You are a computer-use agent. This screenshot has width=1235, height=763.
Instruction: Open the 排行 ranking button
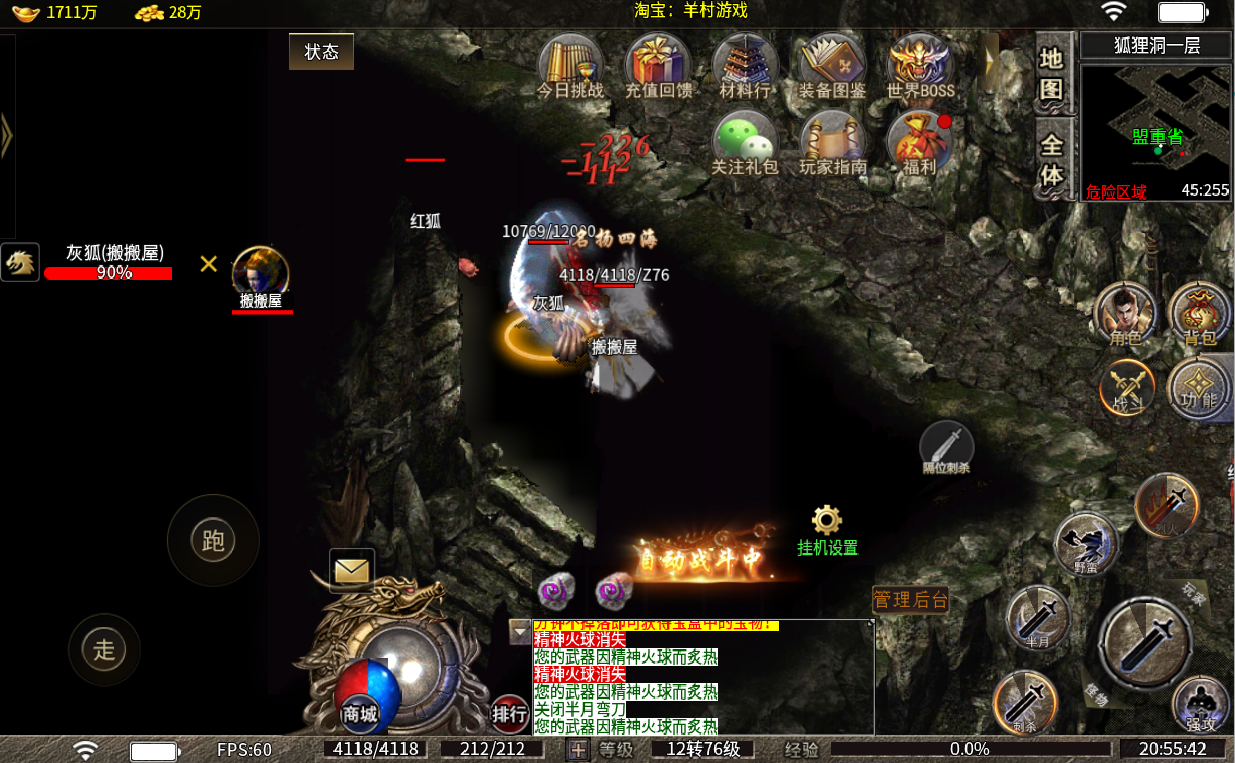click(x=510, y=713)
